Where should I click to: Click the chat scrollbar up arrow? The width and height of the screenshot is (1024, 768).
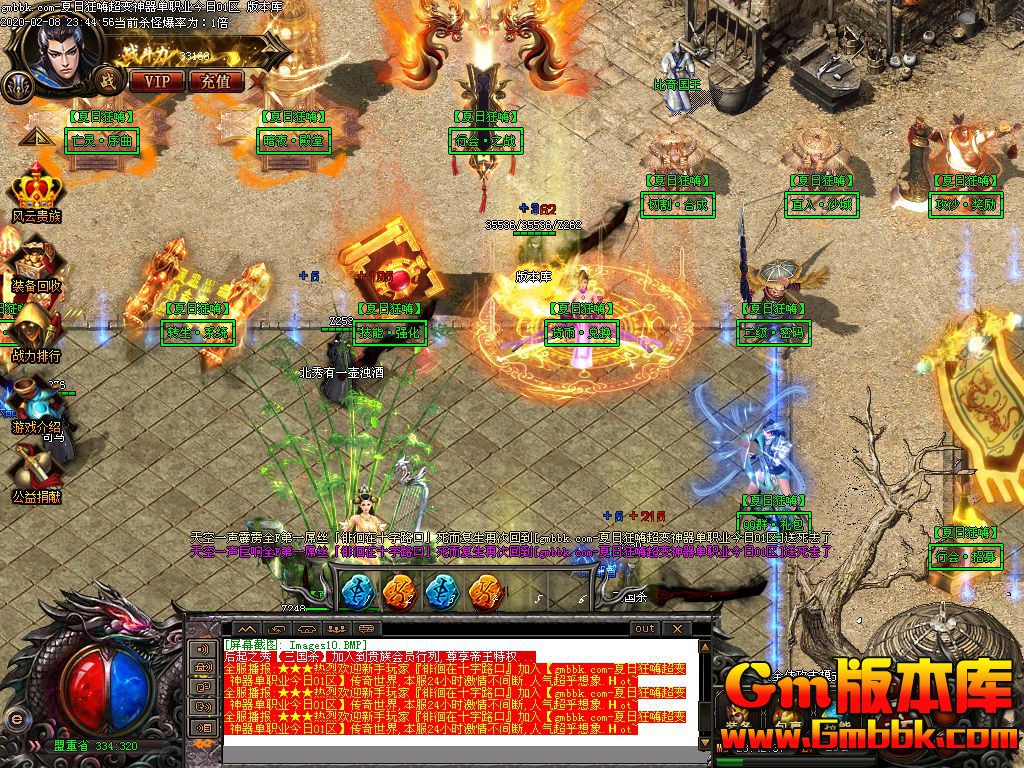click(703, 649)
